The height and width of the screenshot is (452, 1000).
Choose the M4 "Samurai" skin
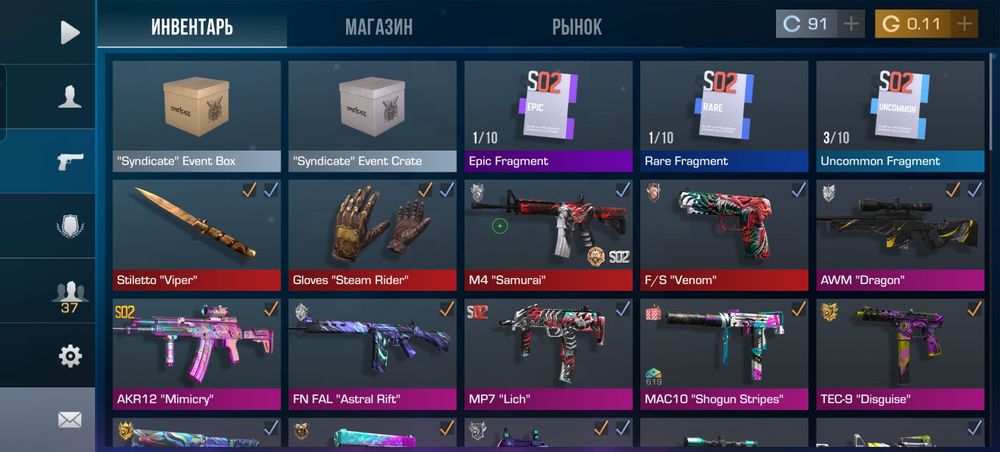(x=548, y=234)
